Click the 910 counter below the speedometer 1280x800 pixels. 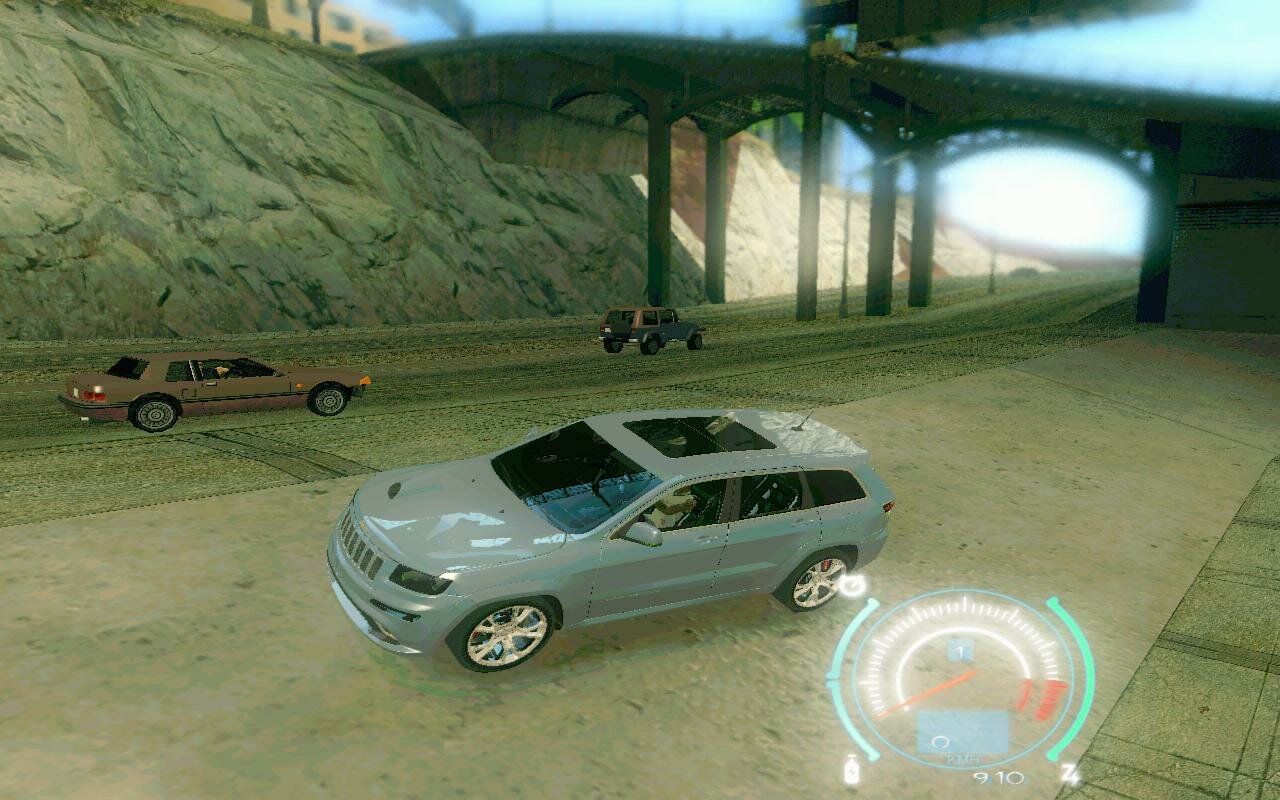coord(997,776)
